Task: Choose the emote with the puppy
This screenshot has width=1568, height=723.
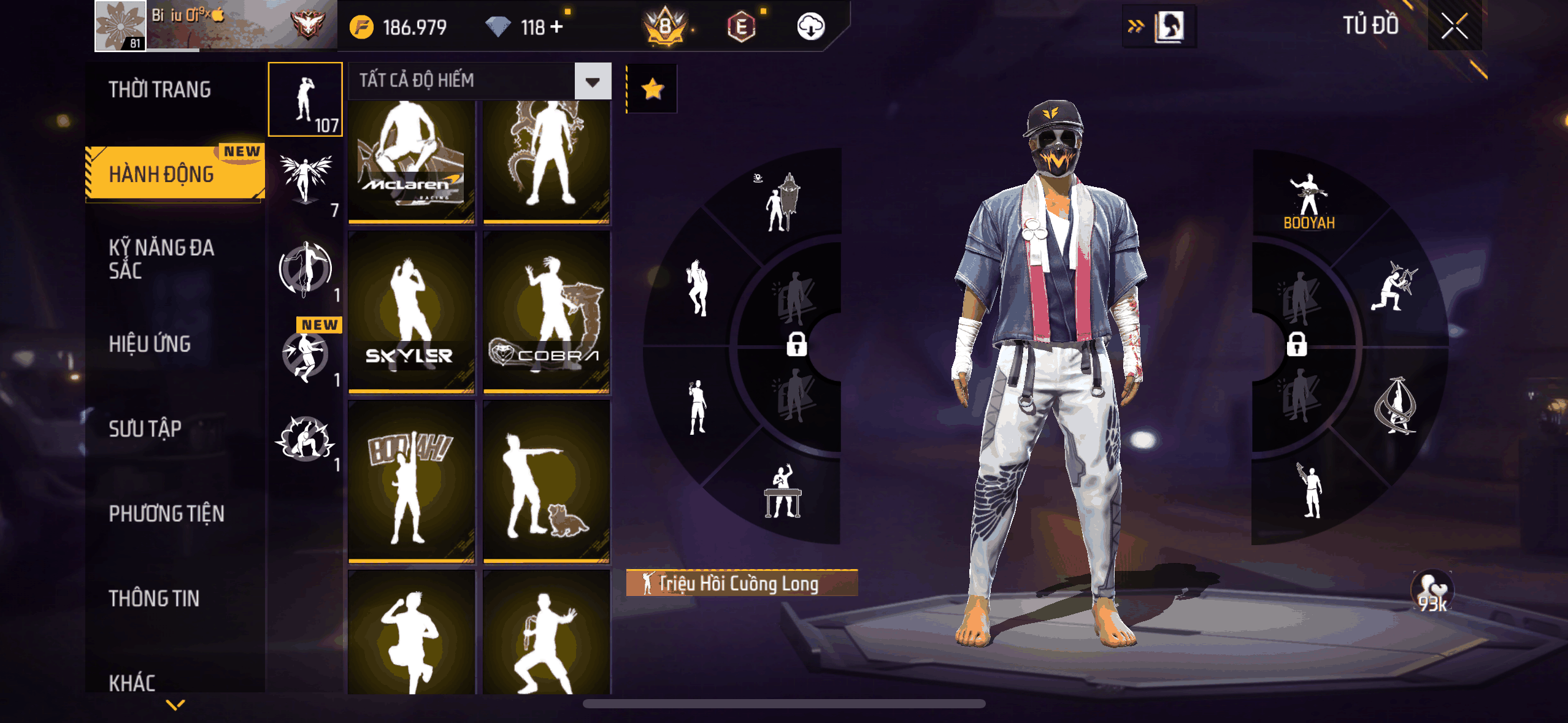Action: tap(546, 481)
